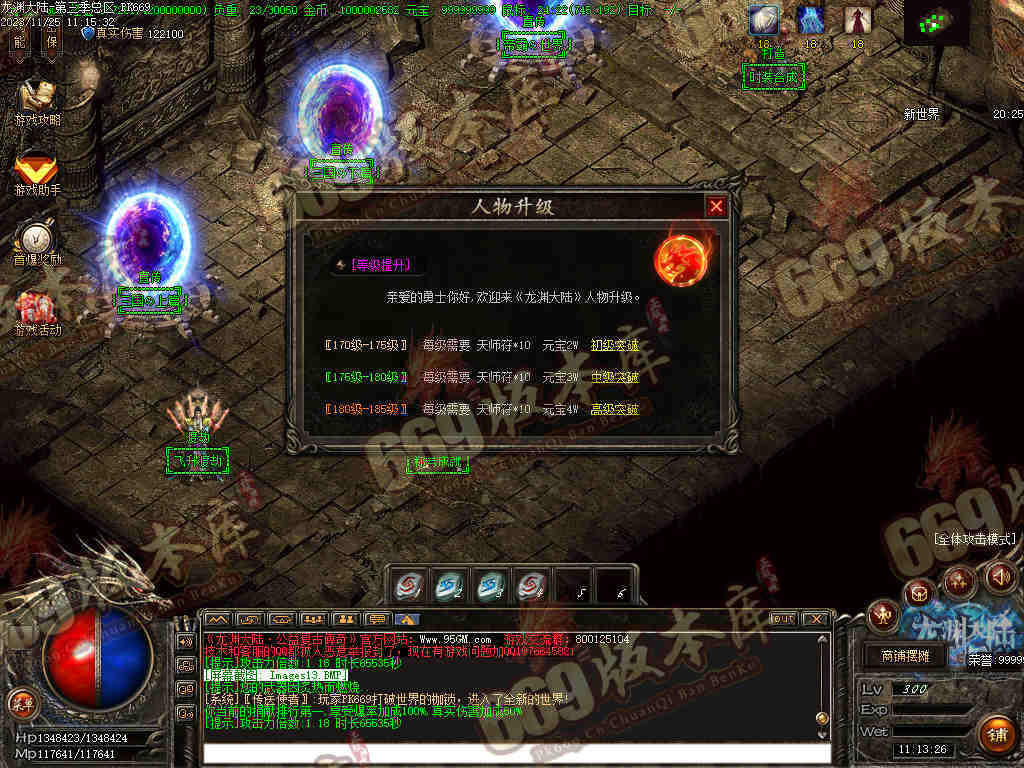This screenshot has height=768, width=1024.
Task: Open the 菜单 menu button by the orb
Action: 20,701
